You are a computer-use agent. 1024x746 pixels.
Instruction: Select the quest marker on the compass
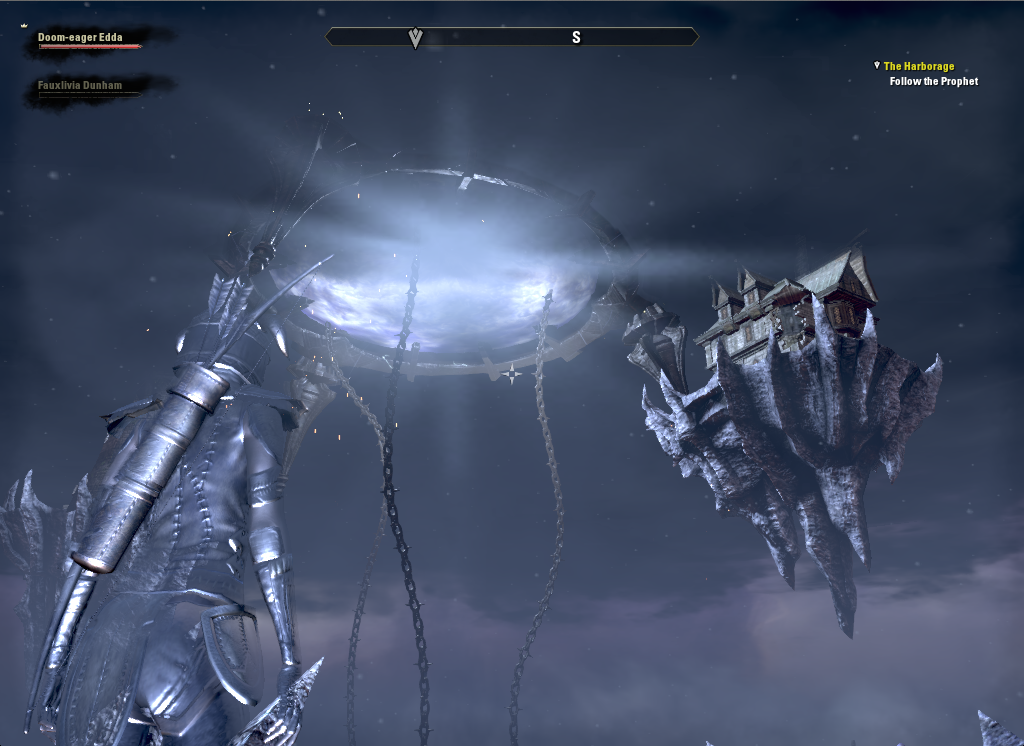point(416,38)
